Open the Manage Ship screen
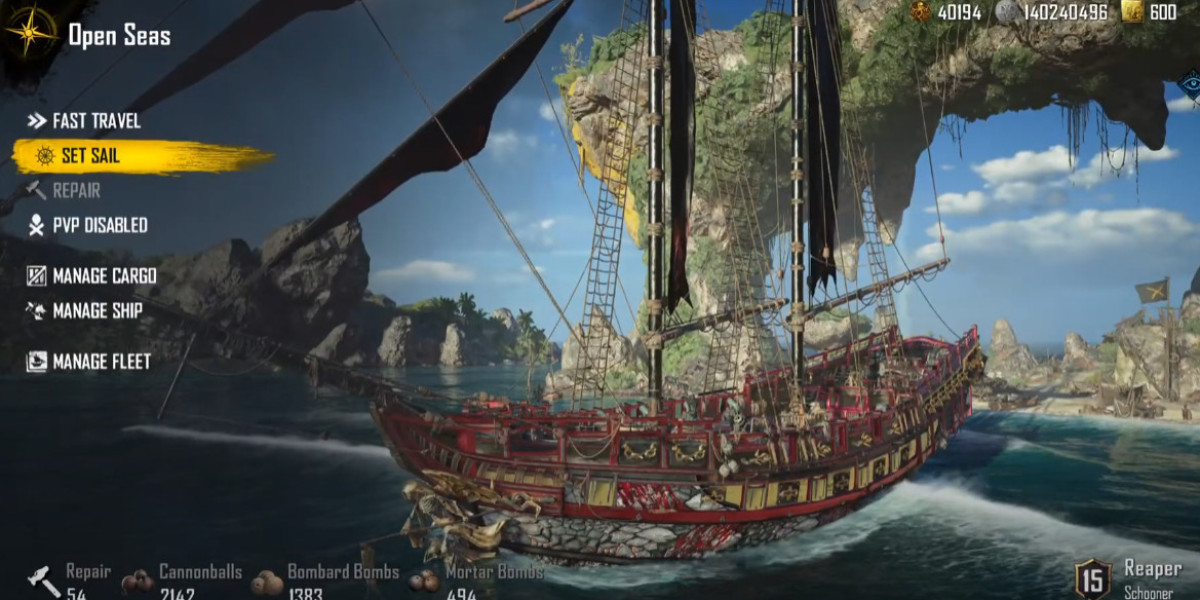1200x600 pixels. 97,311
